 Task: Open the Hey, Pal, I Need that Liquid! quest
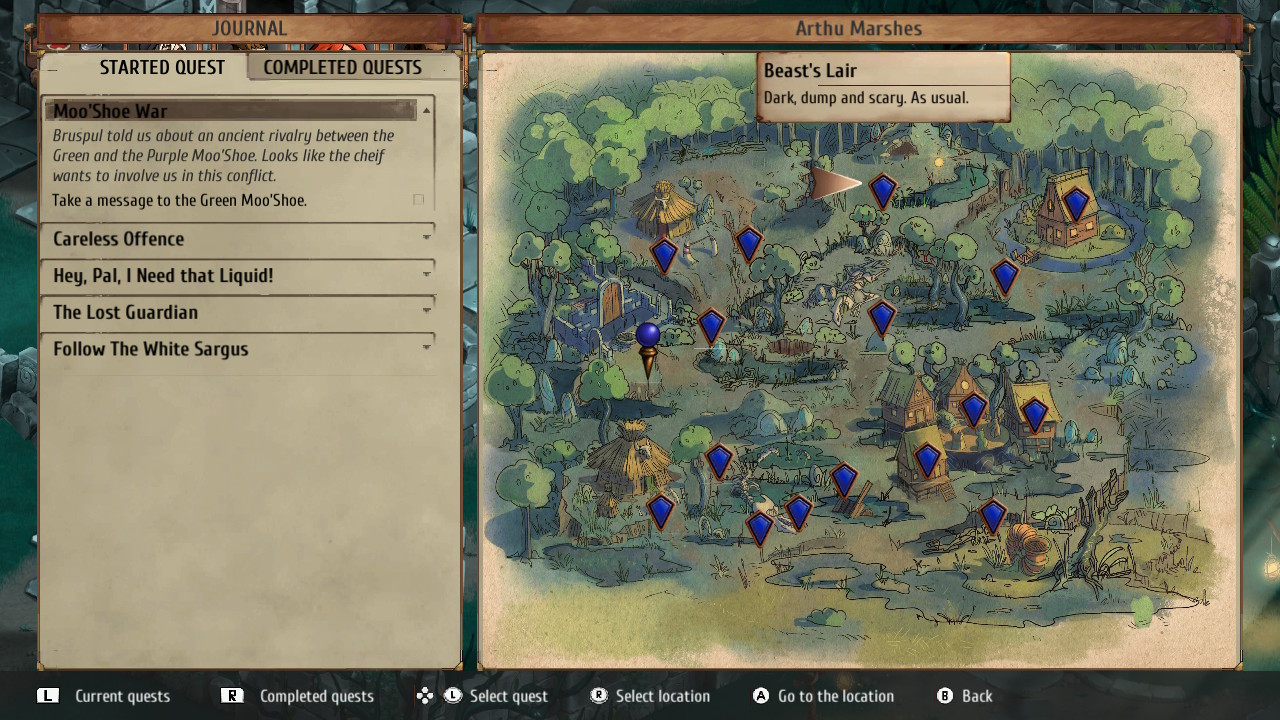(238, 276)
